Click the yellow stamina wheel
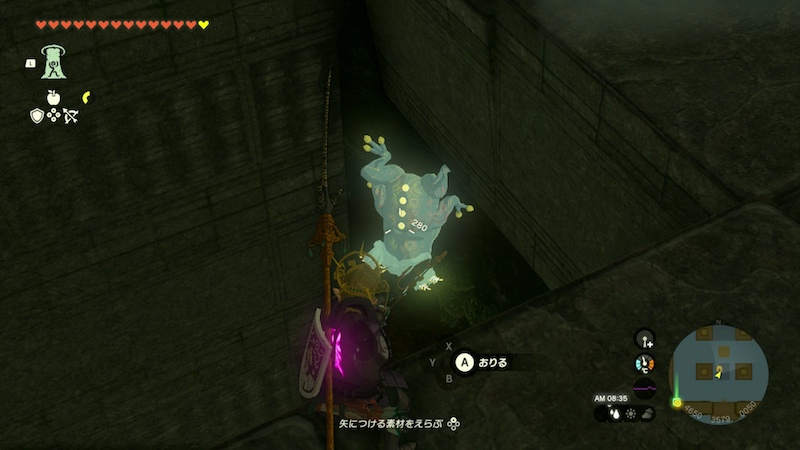Screen dimensions: 800x450 click(87, 96)
